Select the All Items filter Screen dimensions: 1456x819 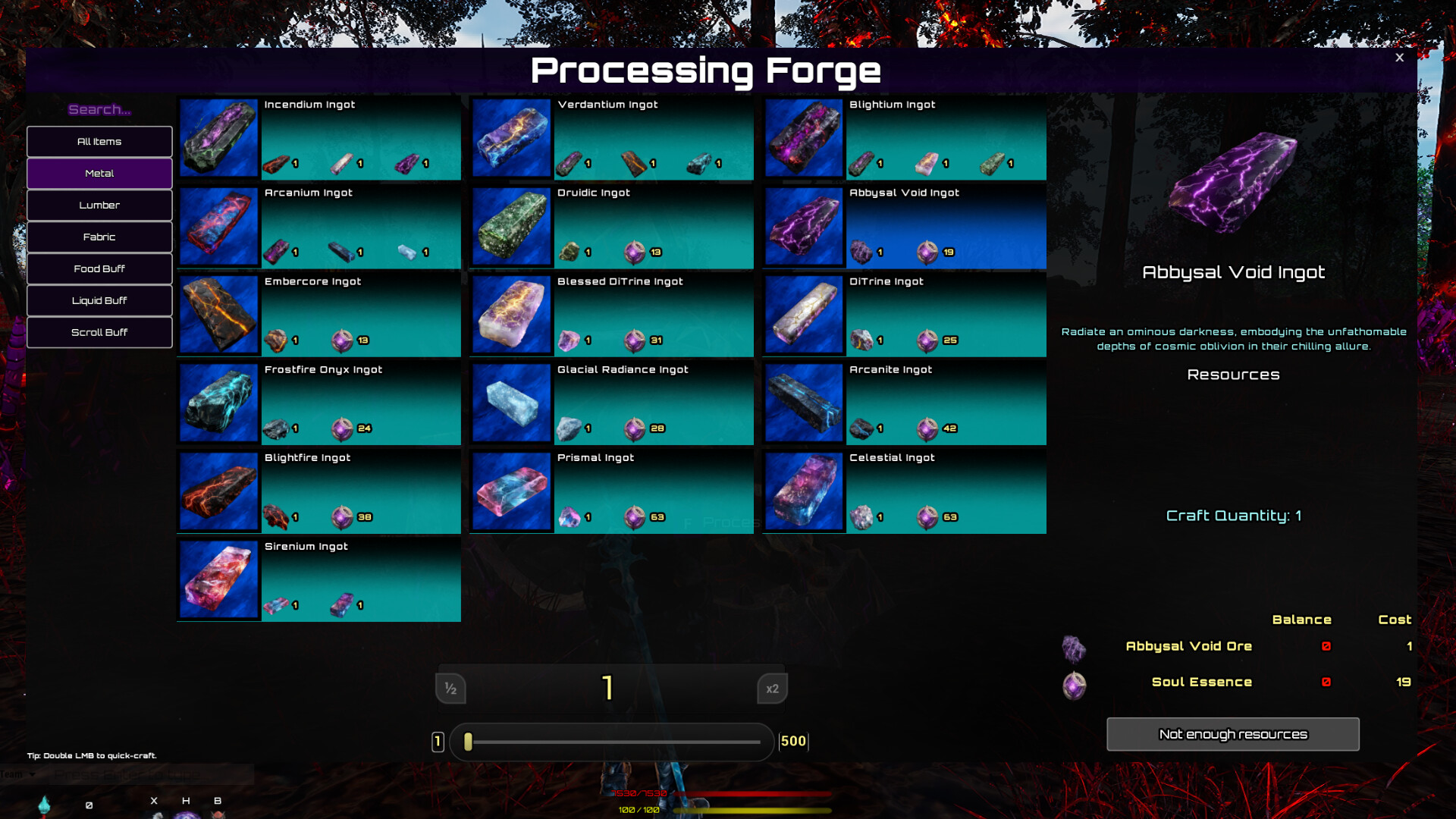coord(99,141)
